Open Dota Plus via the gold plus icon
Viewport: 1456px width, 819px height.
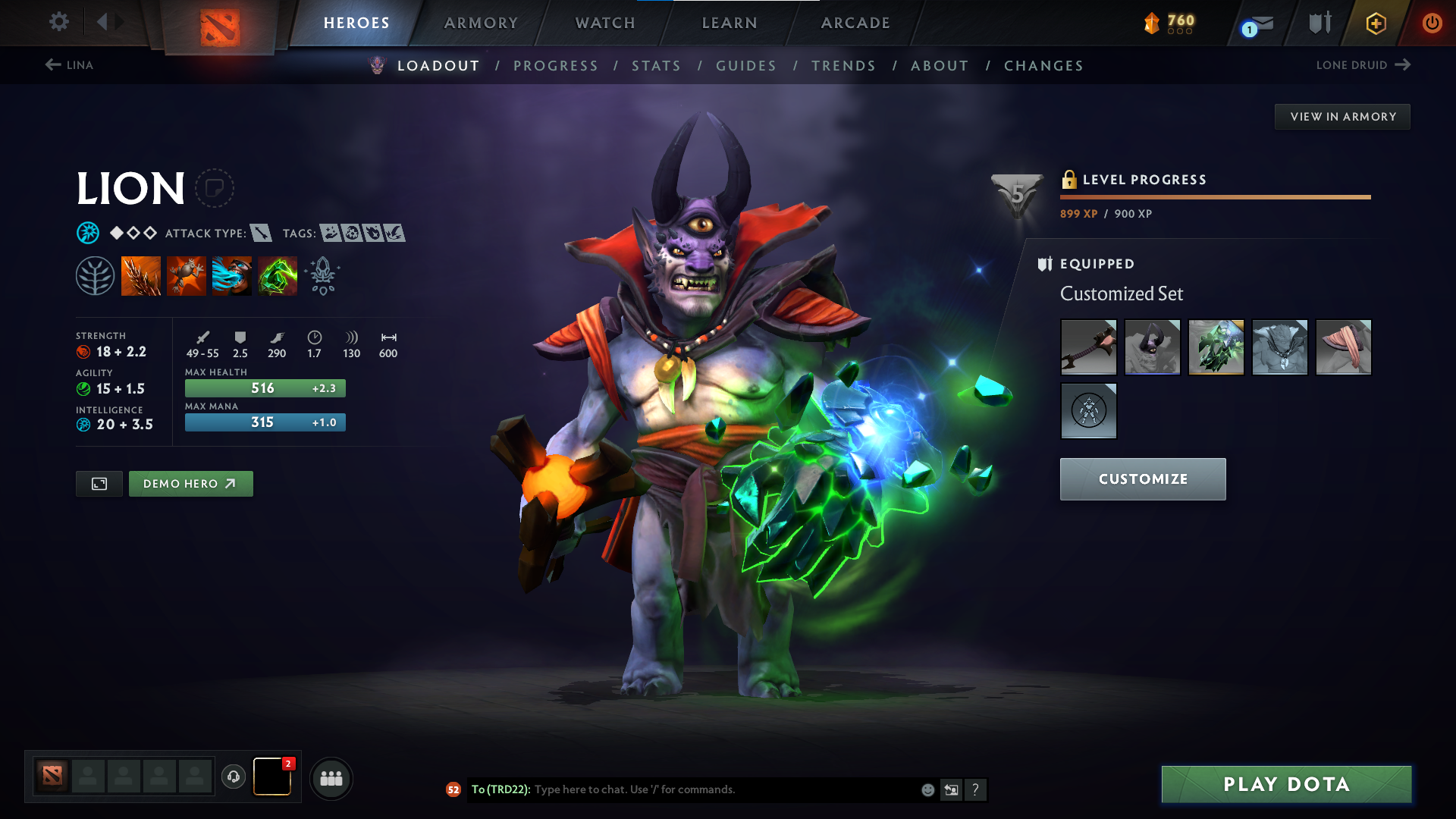point(1375,23)
